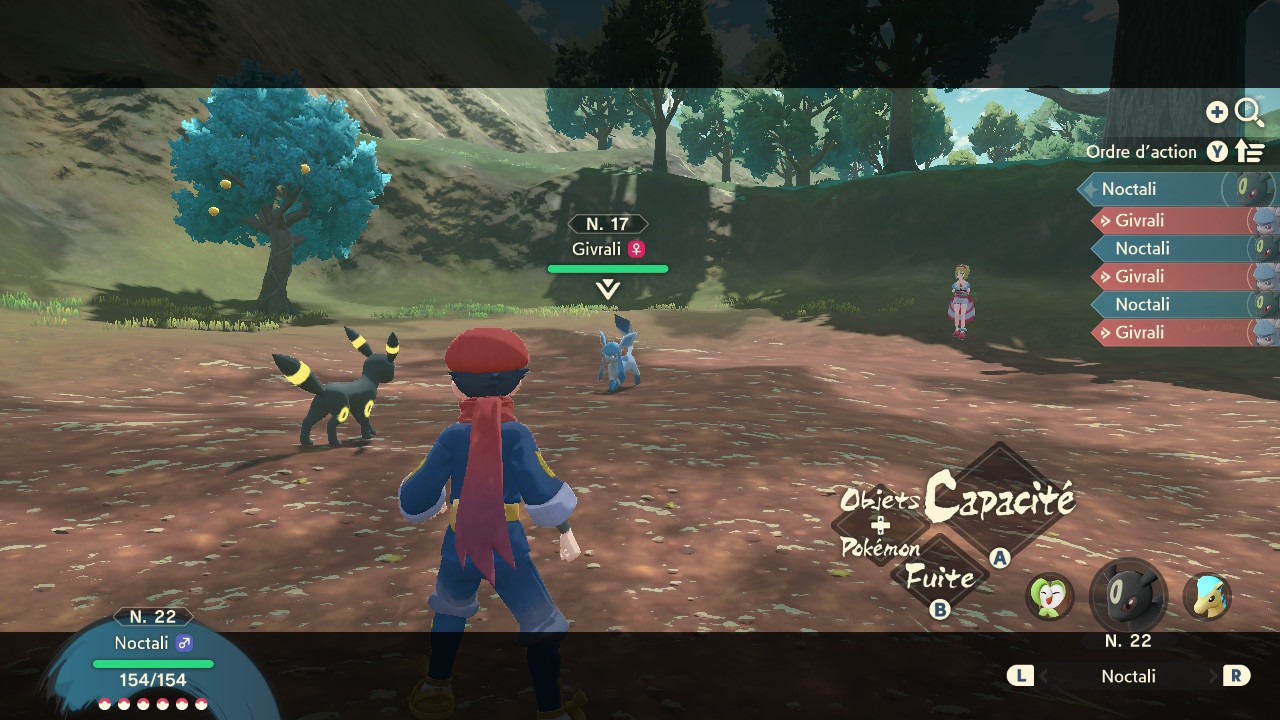The height and width of the screenshot is (720, 1280).
Task: Choose the Capacité battle command
Action: coord(999,497)
